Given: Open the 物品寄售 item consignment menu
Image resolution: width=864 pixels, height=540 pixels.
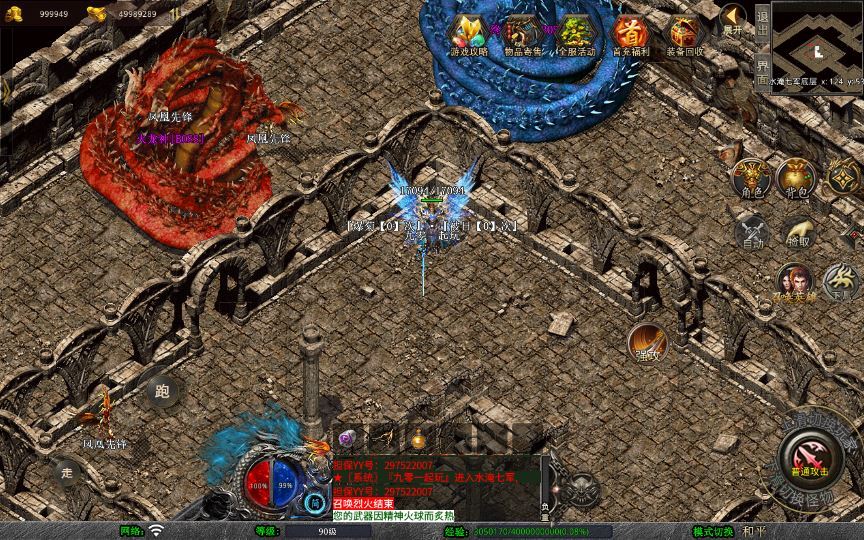Looking at the screenshot, I should coord(521,34).
